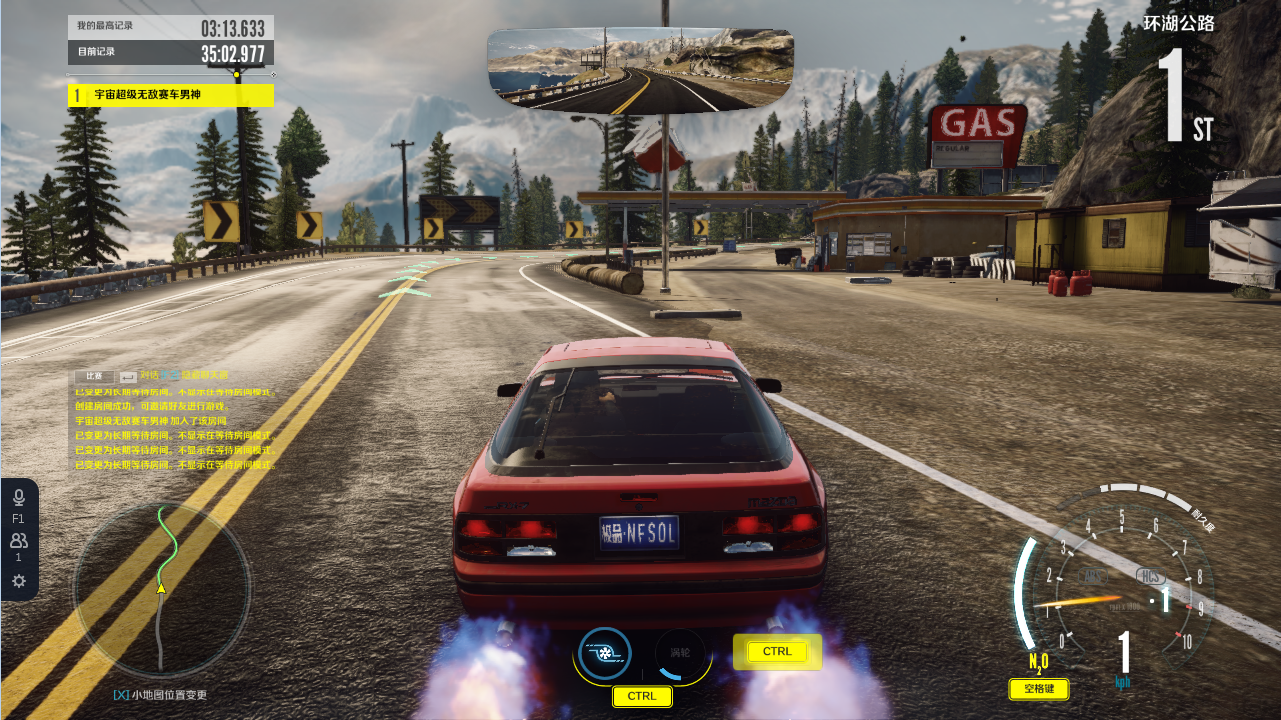Click the rear-view mirror display

pyautogui.click(x=640, y=69)
